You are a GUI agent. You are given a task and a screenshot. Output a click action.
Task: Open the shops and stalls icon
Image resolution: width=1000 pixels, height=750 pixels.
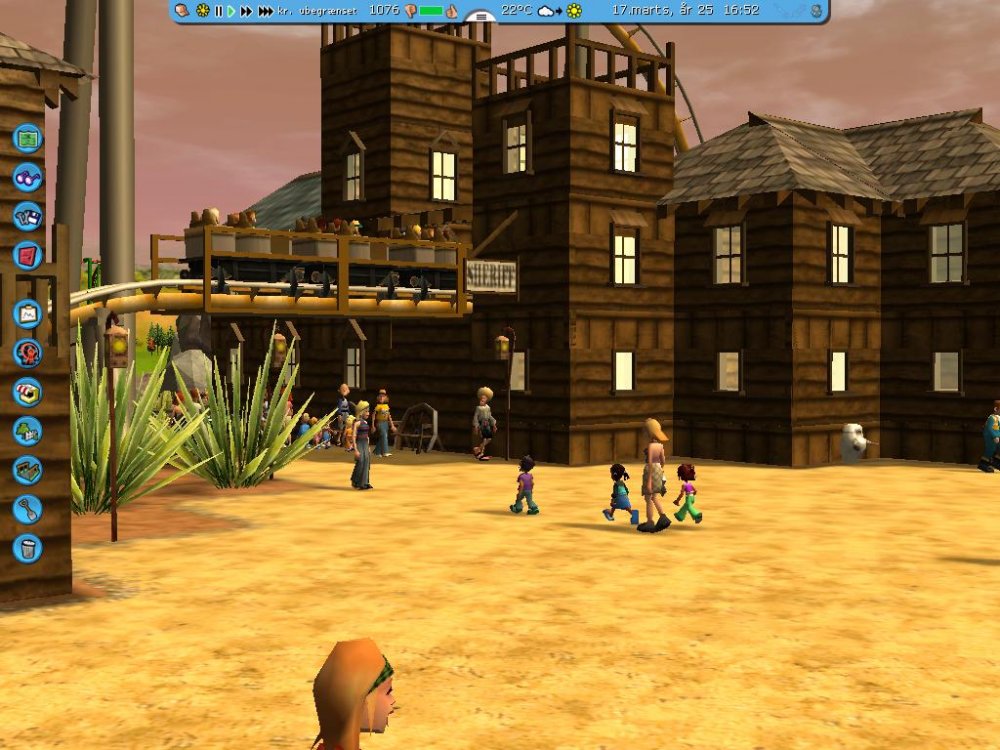pyautogui.click(x=28, y=391)
